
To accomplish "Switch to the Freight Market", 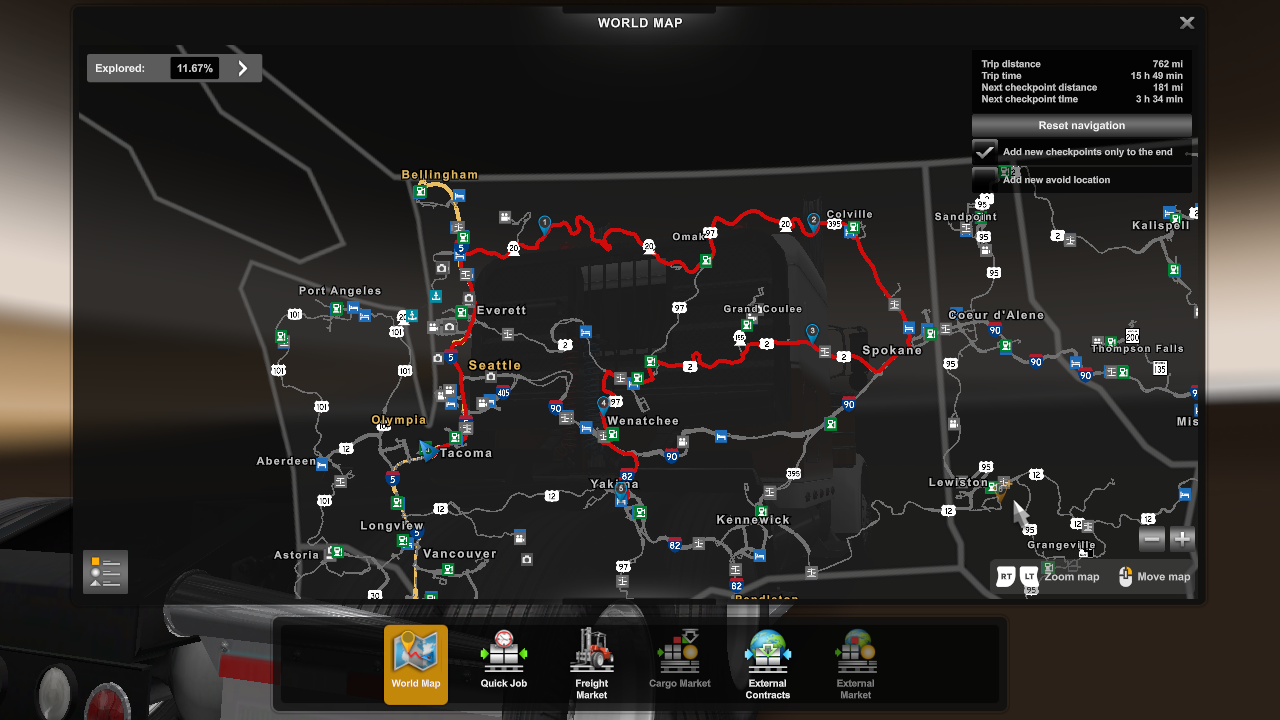I will tap(591, 662).
